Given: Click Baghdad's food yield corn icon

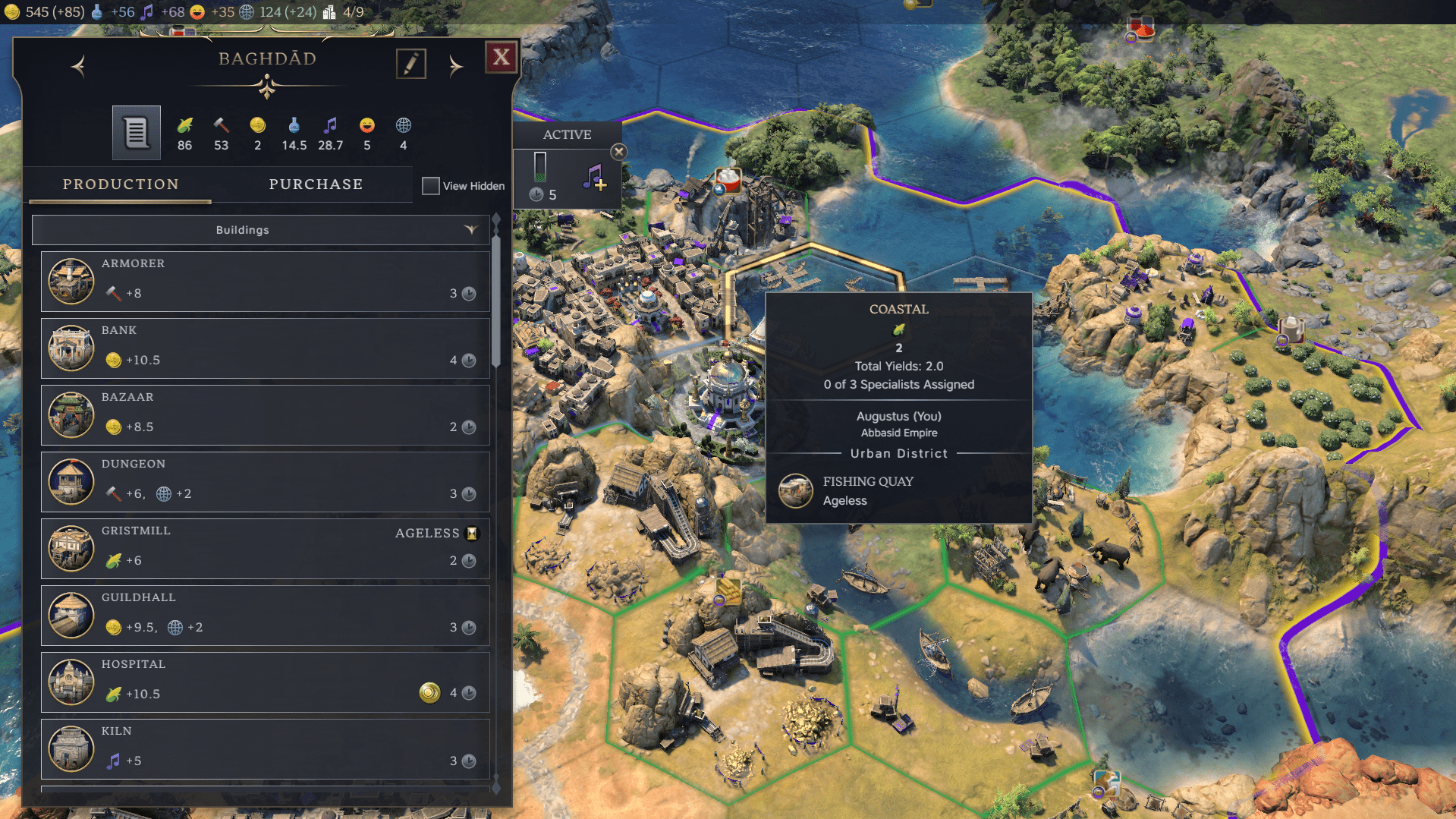Looking at the screenshot, I should pyautogui.click(x=184, y=127).
